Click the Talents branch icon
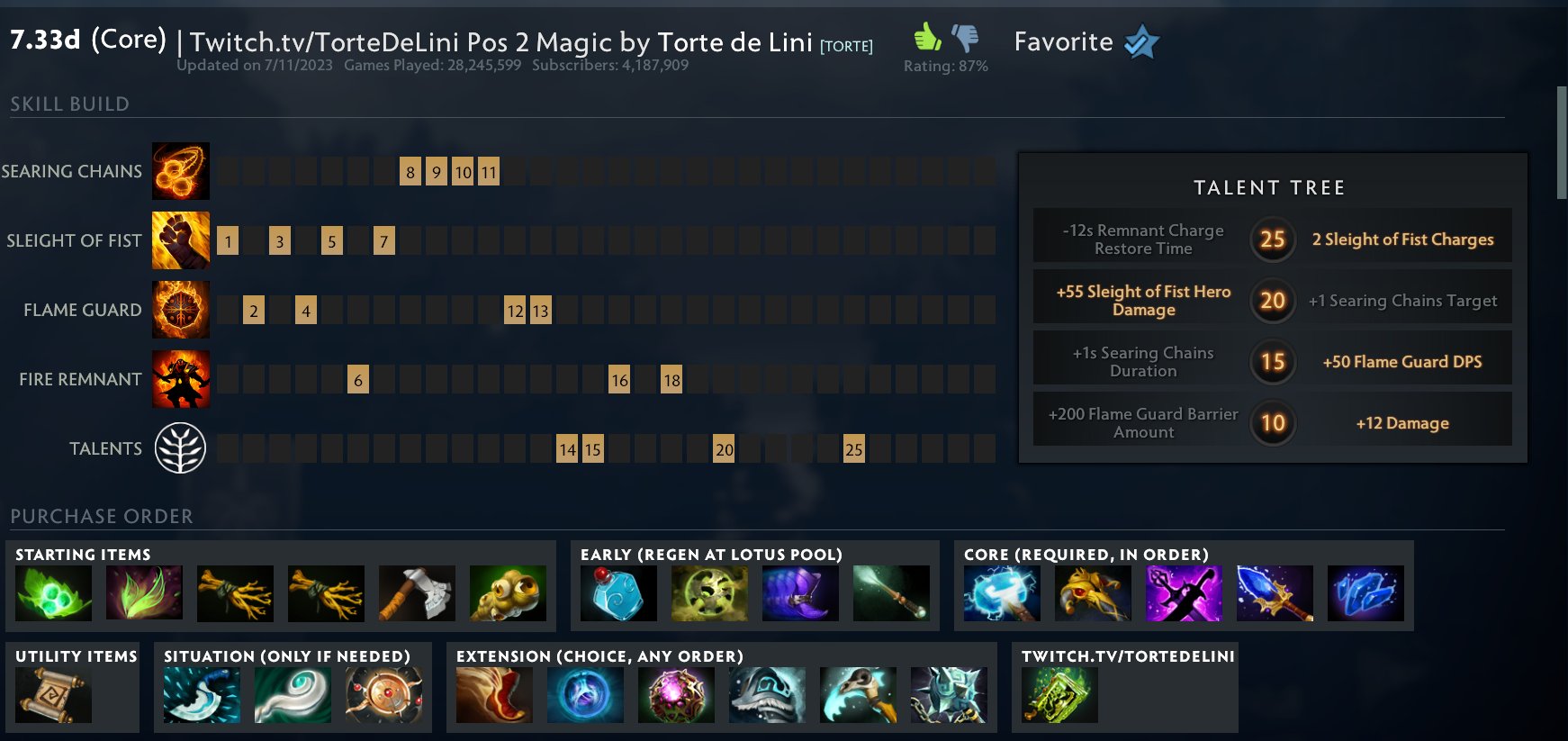The width and height of the screenshot is (1568, 741). [180, 447]
